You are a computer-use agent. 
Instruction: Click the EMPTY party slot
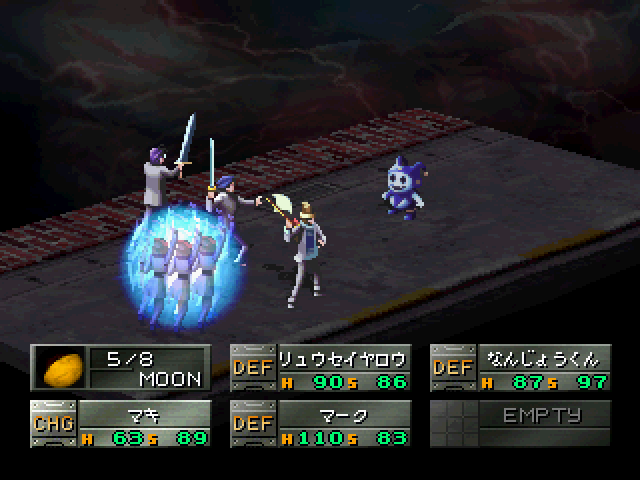click(520, 423)
